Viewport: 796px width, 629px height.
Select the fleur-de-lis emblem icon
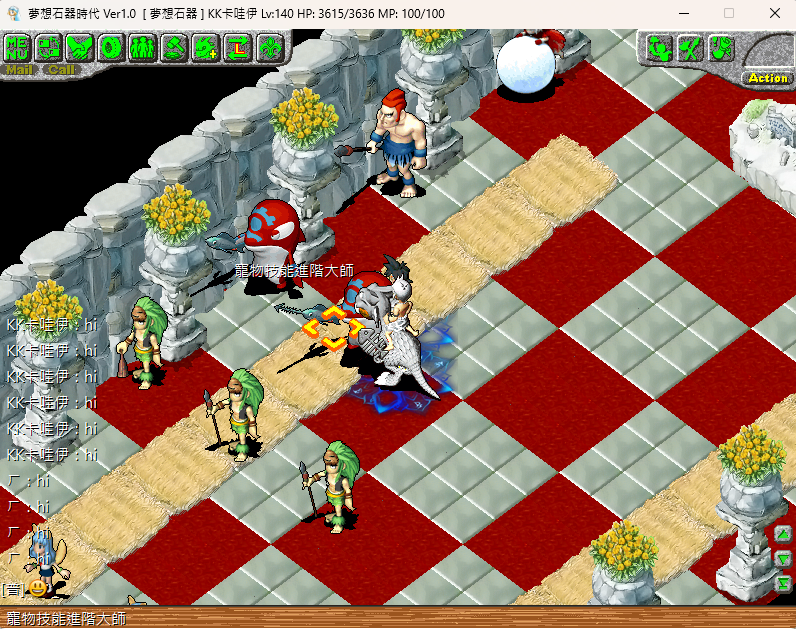[x=269, y=46]
